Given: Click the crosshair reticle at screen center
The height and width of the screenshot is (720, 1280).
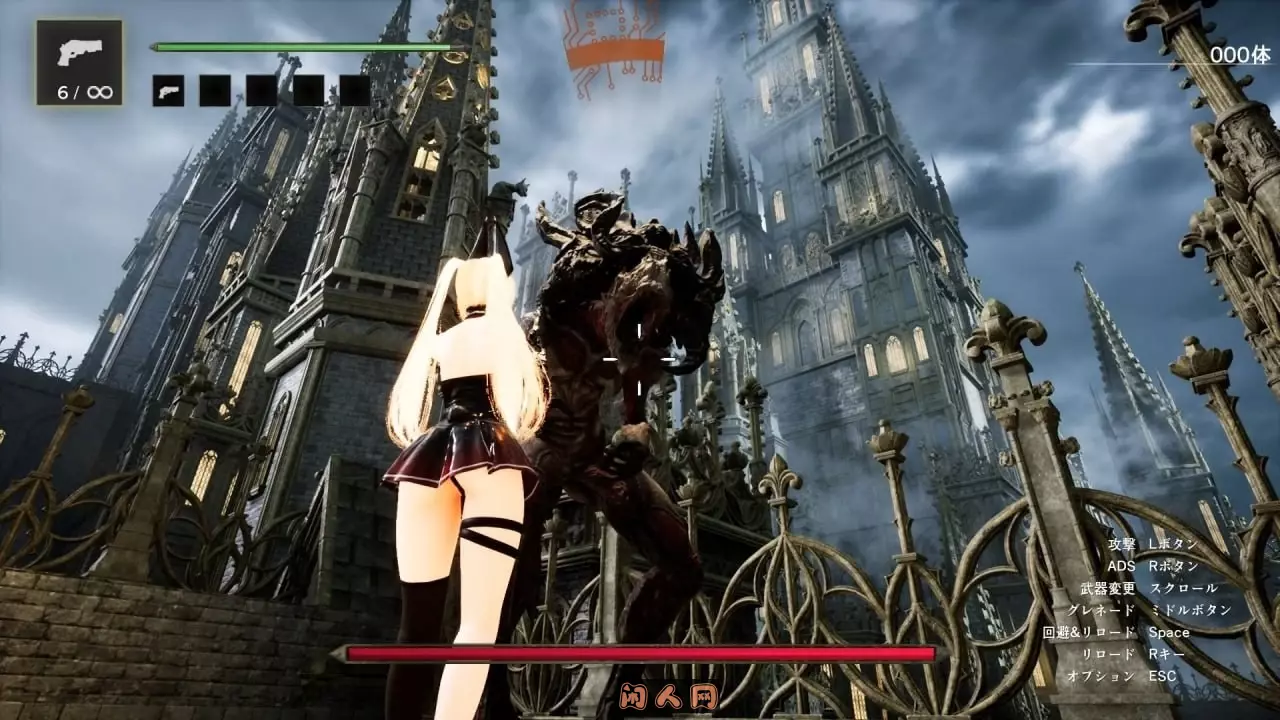Looking at the screenshot, I should click(640, 357).
